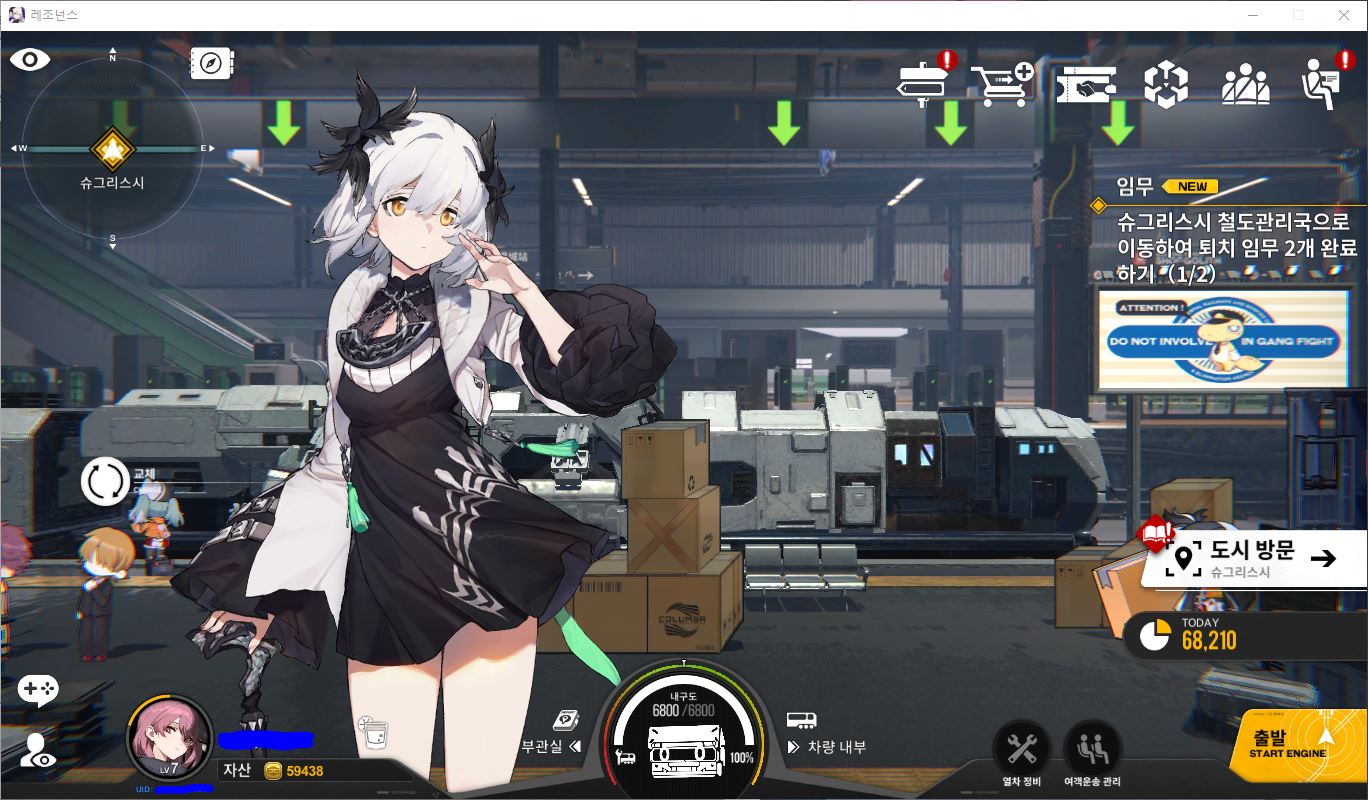Close the game window

1343,15
